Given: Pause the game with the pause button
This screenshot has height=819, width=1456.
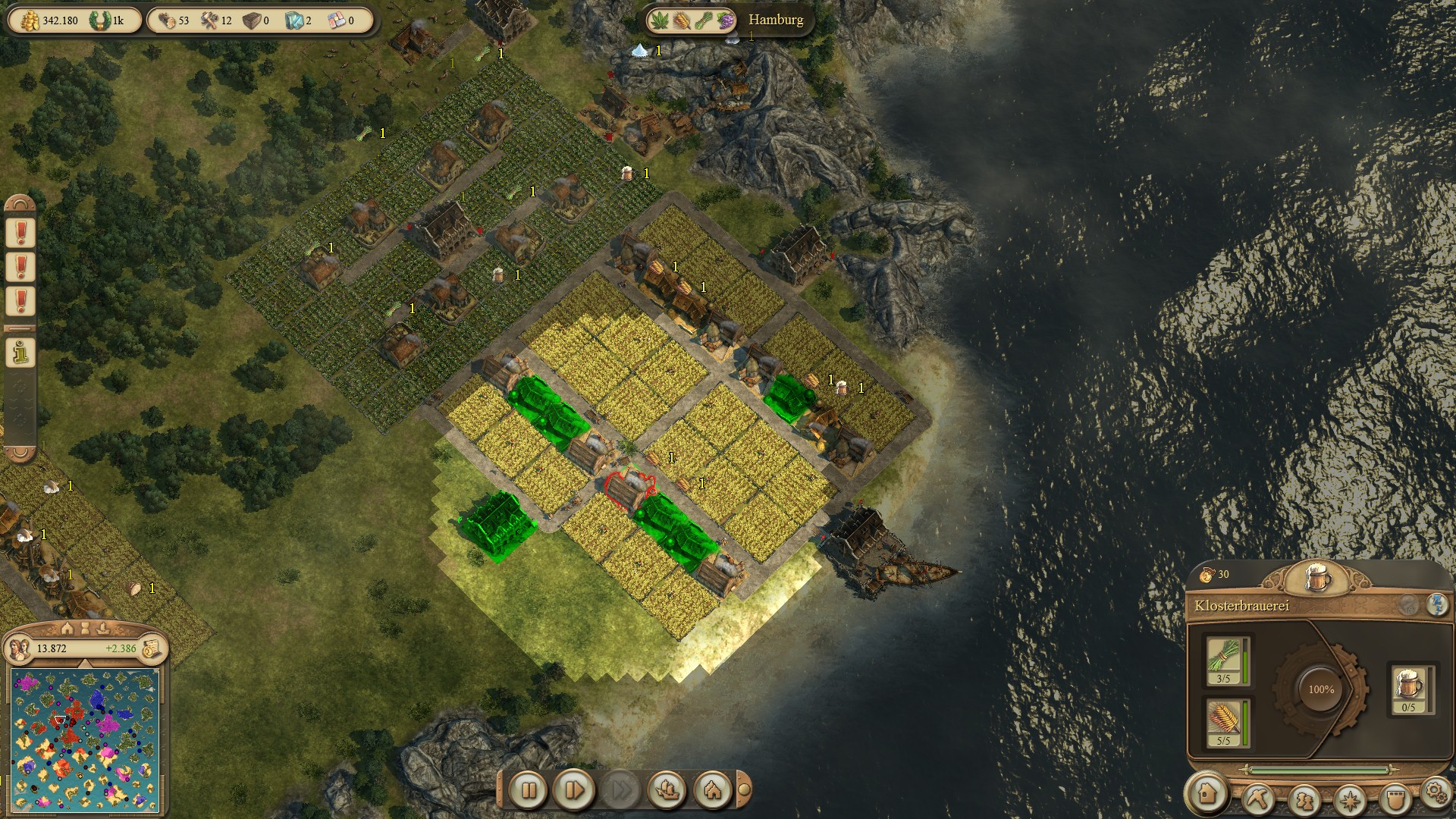Looking at the screenshot, I should tap(531, 791).
